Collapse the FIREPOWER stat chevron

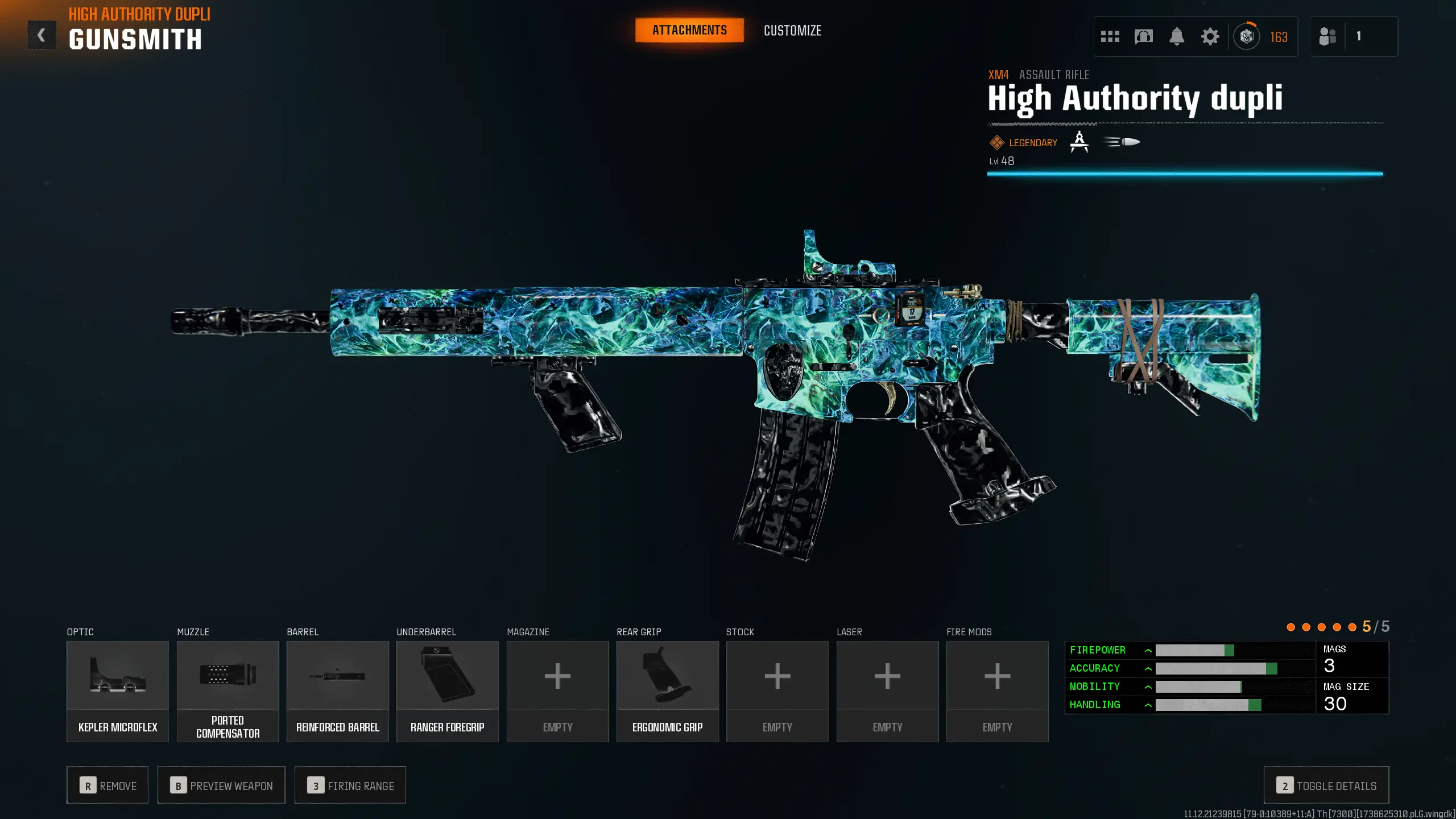[1148, 650]
